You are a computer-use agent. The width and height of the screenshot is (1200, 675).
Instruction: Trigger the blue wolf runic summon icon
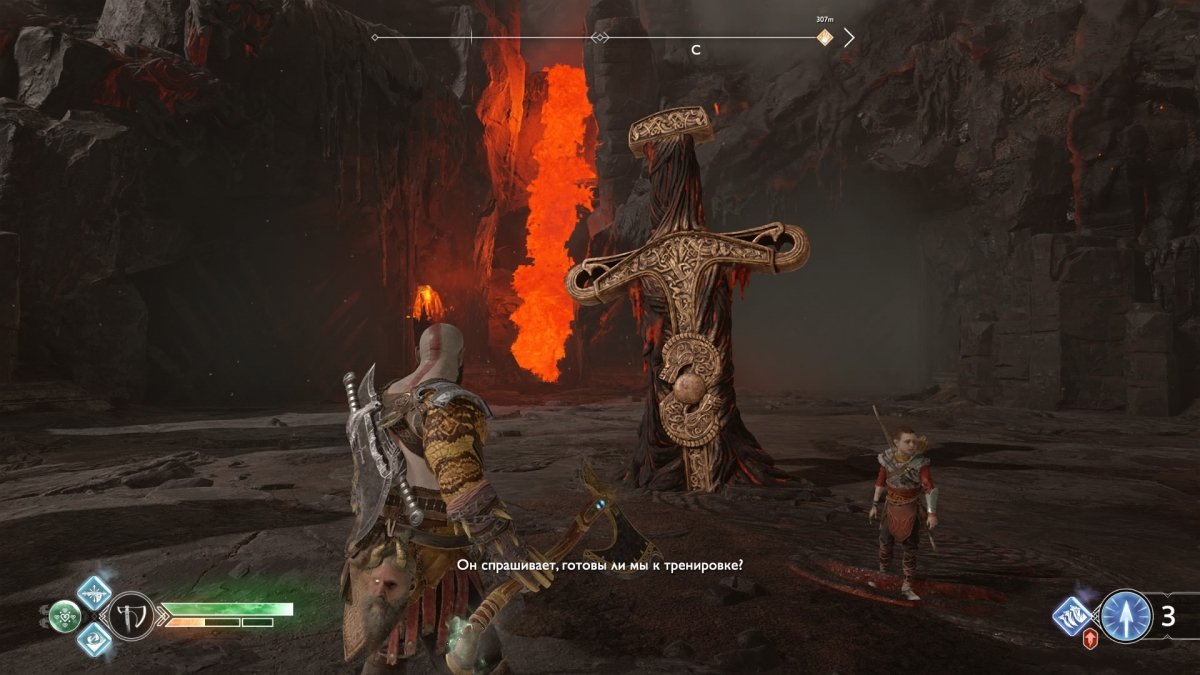pyautogui.click(x=1072, y=616)
